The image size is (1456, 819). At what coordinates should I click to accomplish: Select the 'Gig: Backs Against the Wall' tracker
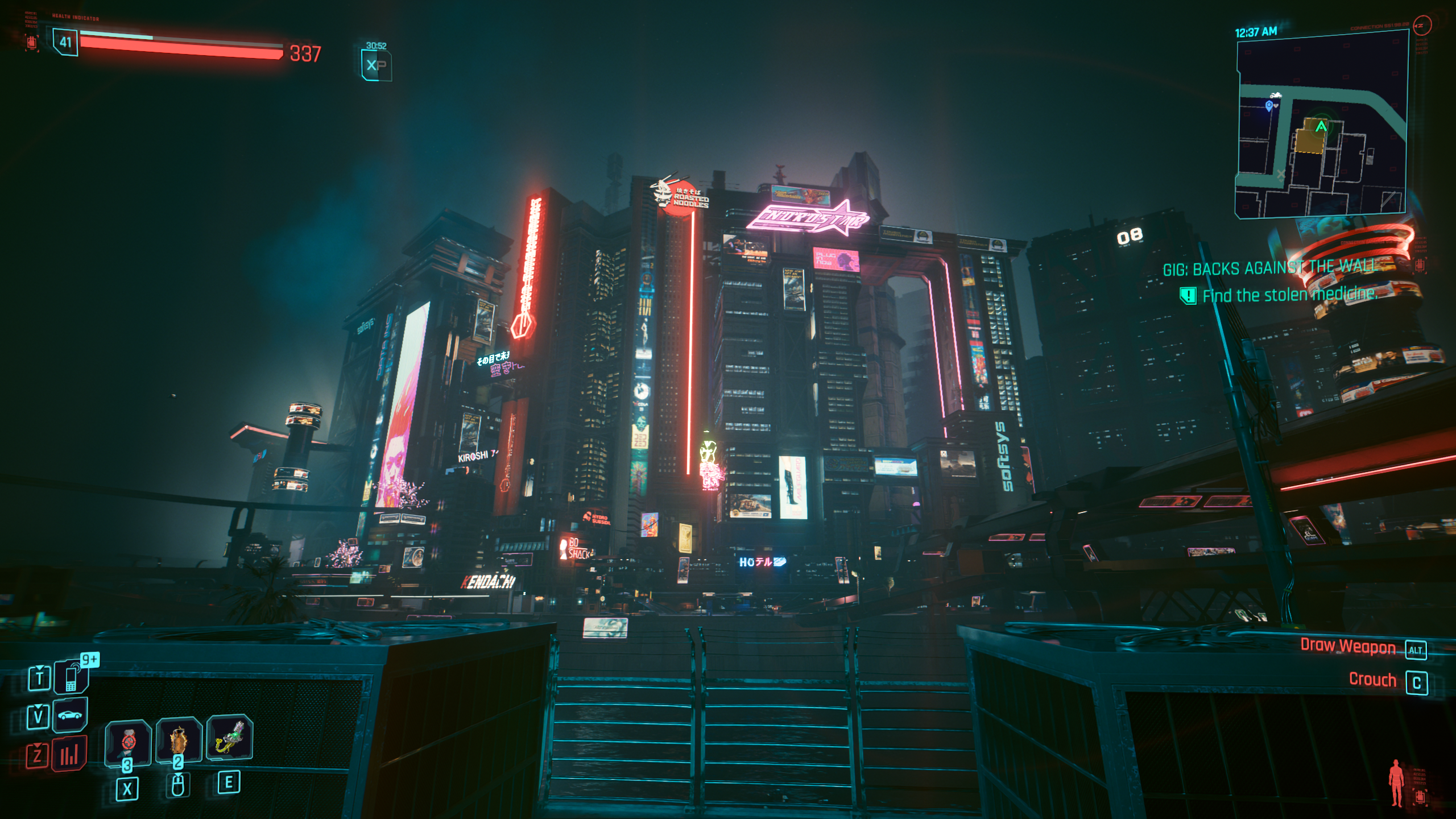1268,268
